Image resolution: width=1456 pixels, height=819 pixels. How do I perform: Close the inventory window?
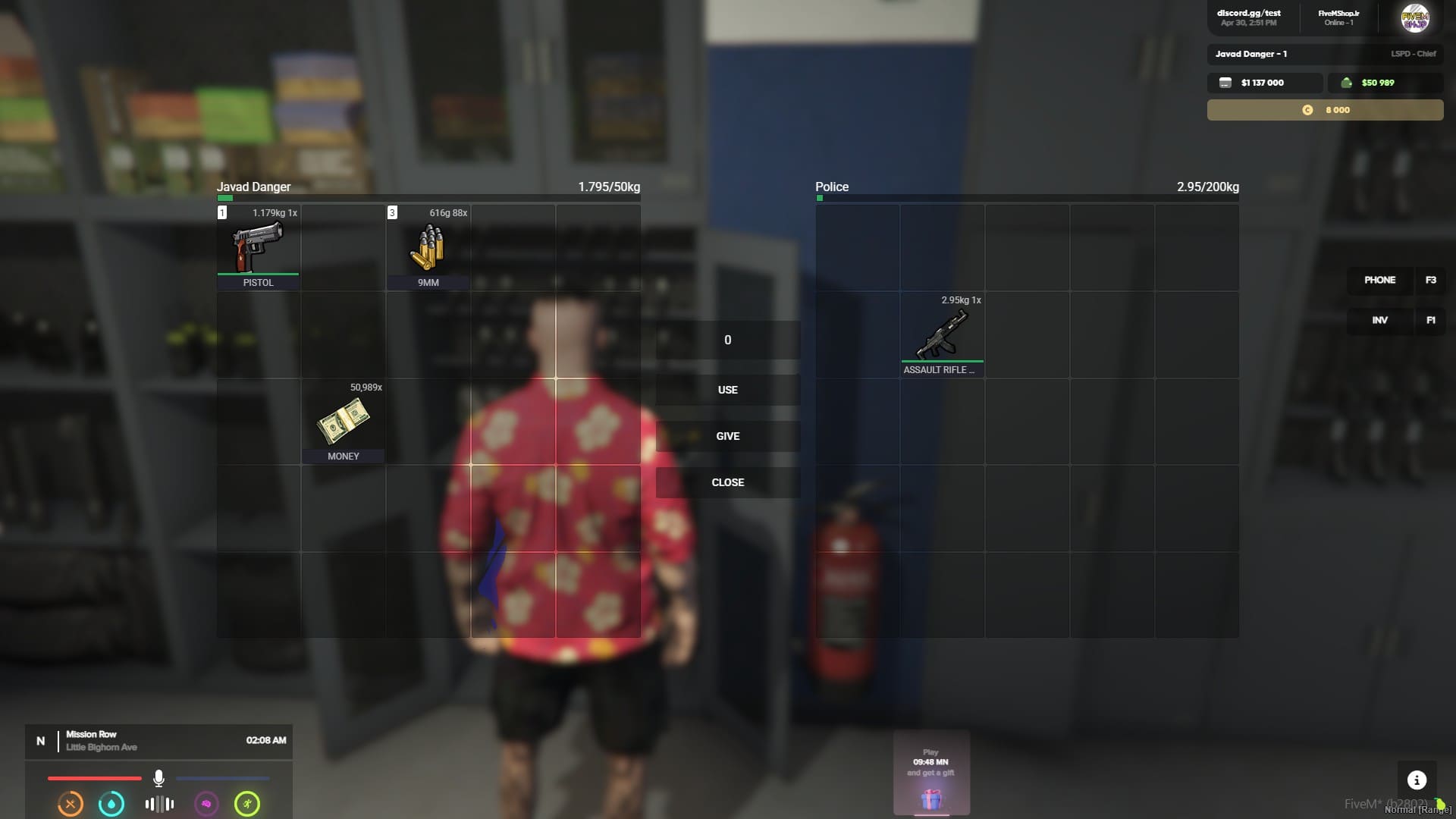pos(727,482)
